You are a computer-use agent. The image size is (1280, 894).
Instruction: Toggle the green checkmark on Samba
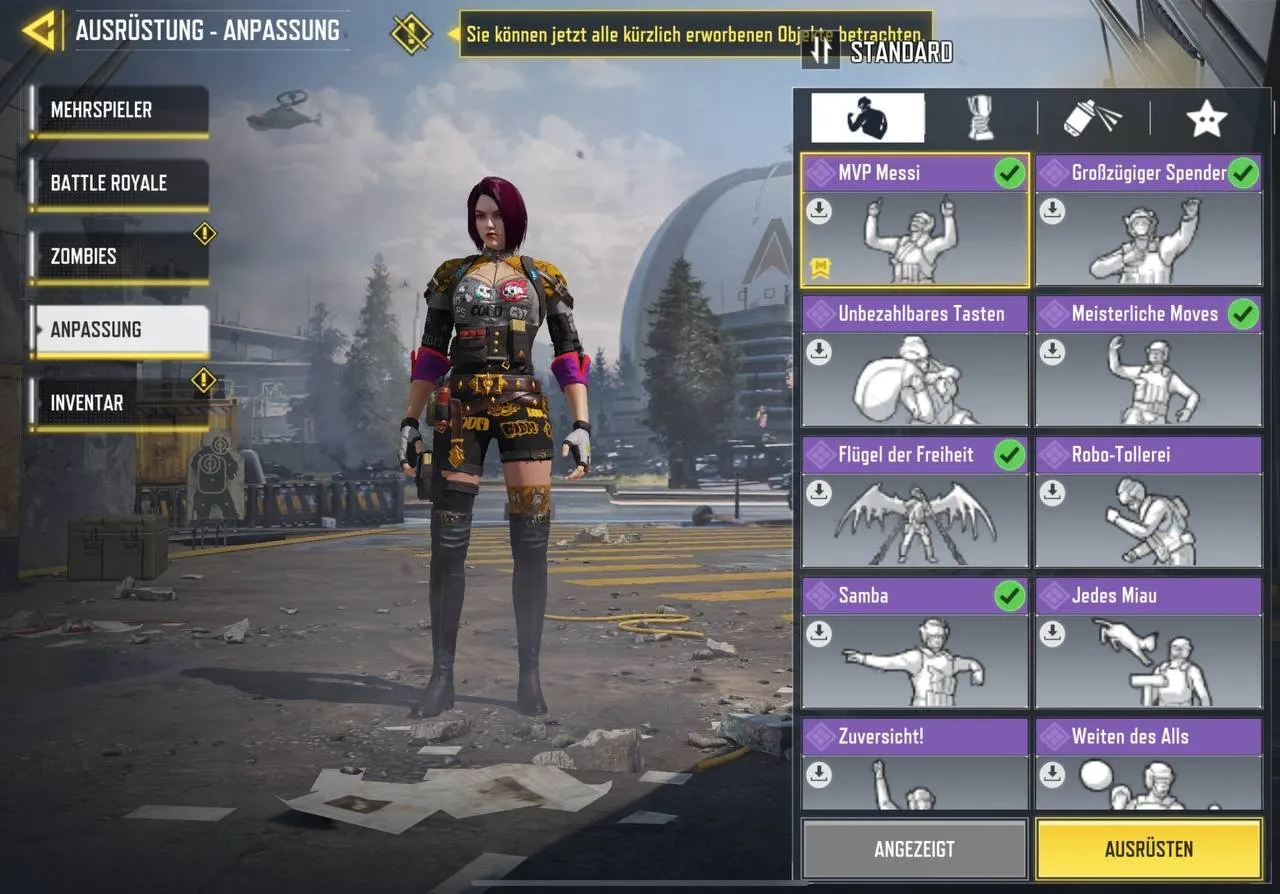pyautogui.click(x=1011, y=595)
